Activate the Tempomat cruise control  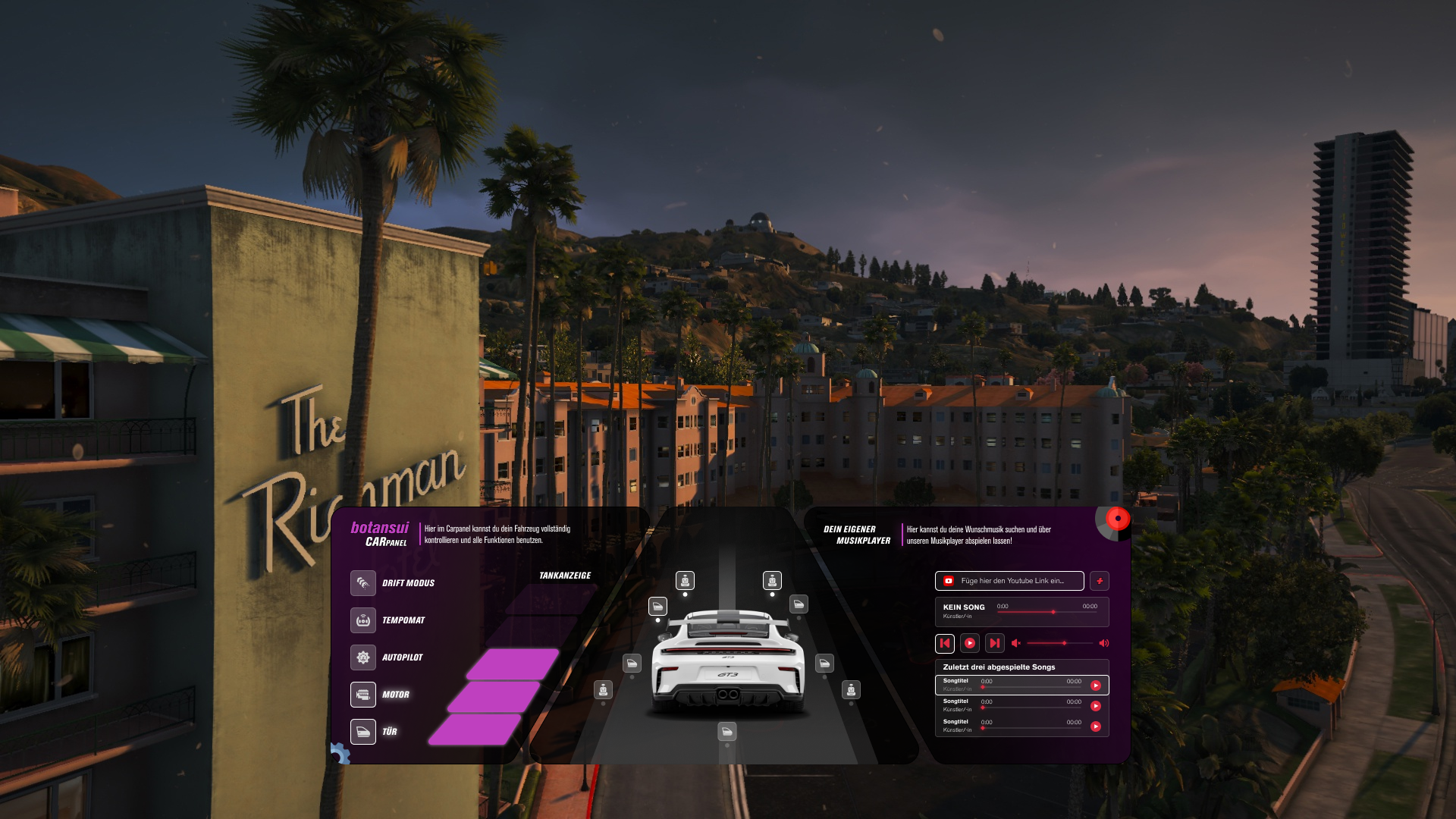pyautogui.click(x=363, y=620)
